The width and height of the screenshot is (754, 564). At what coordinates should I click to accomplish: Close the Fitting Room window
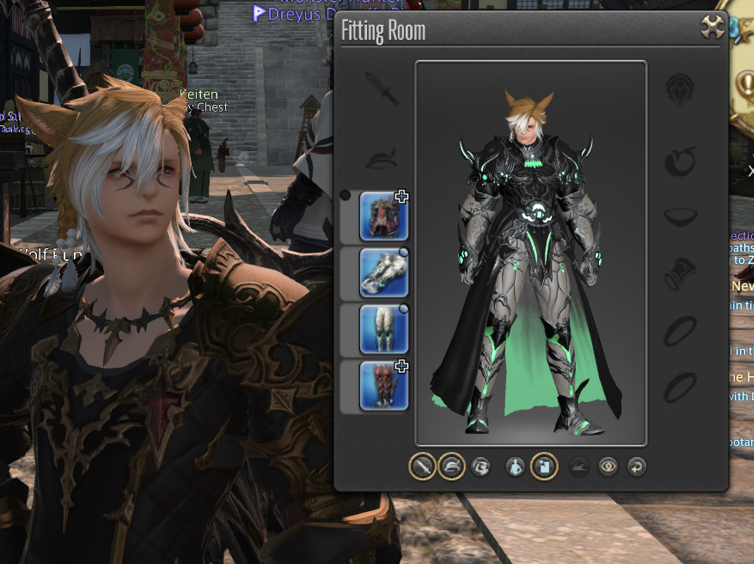pos(712,27)
